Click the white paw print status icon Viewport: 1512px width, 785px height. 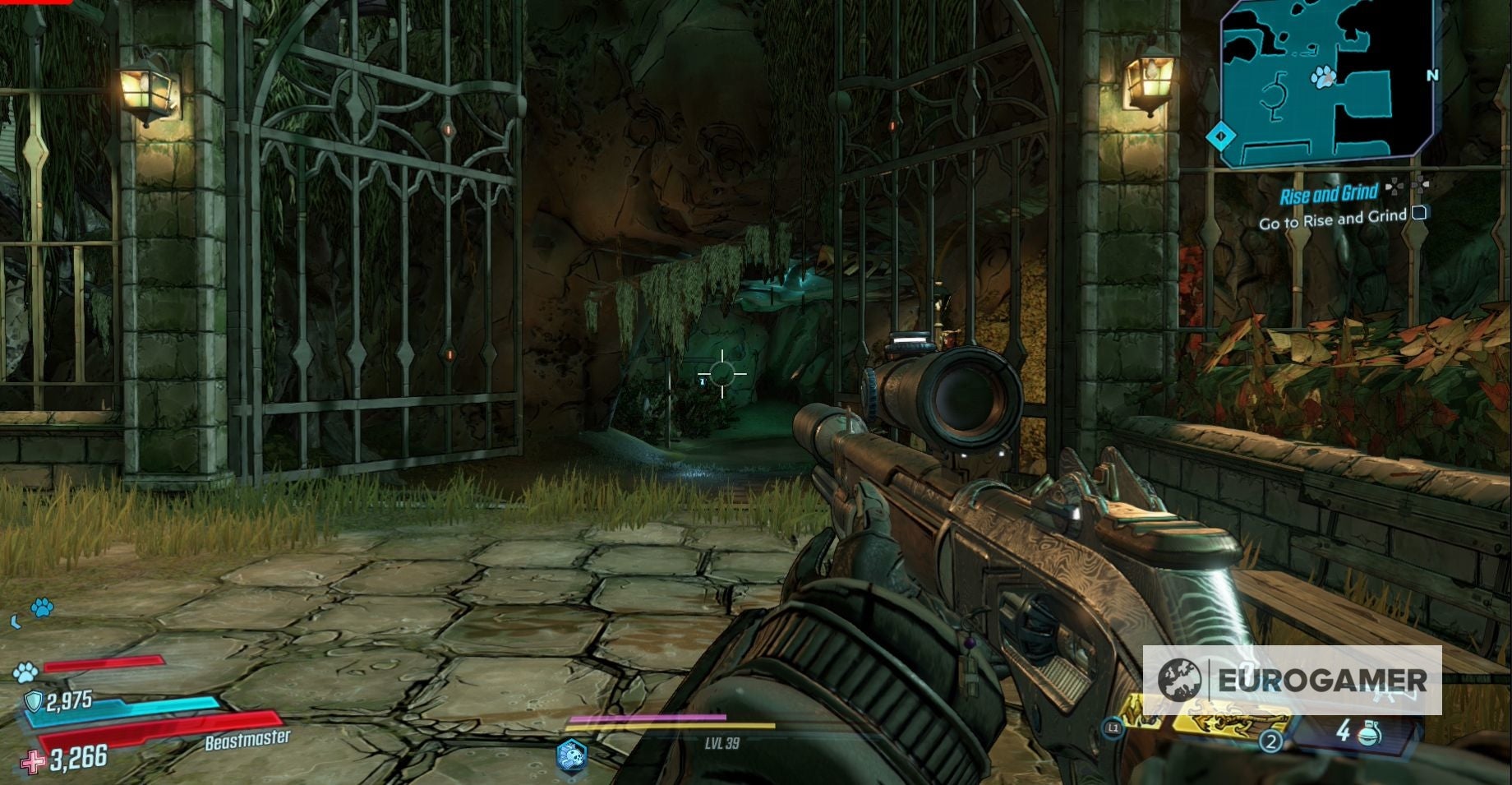click(x=25, y=673)
